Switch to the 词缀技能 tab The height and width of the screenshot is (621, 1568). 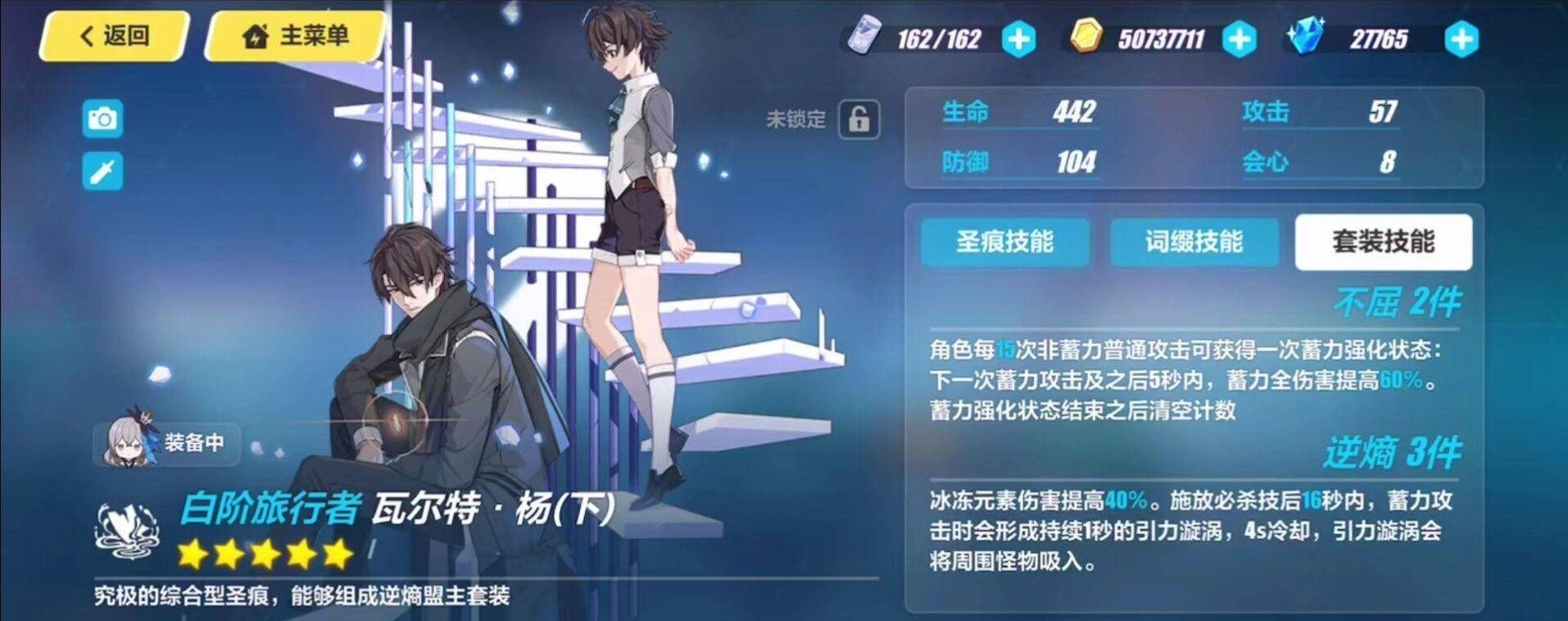[x=1194, y=243]
